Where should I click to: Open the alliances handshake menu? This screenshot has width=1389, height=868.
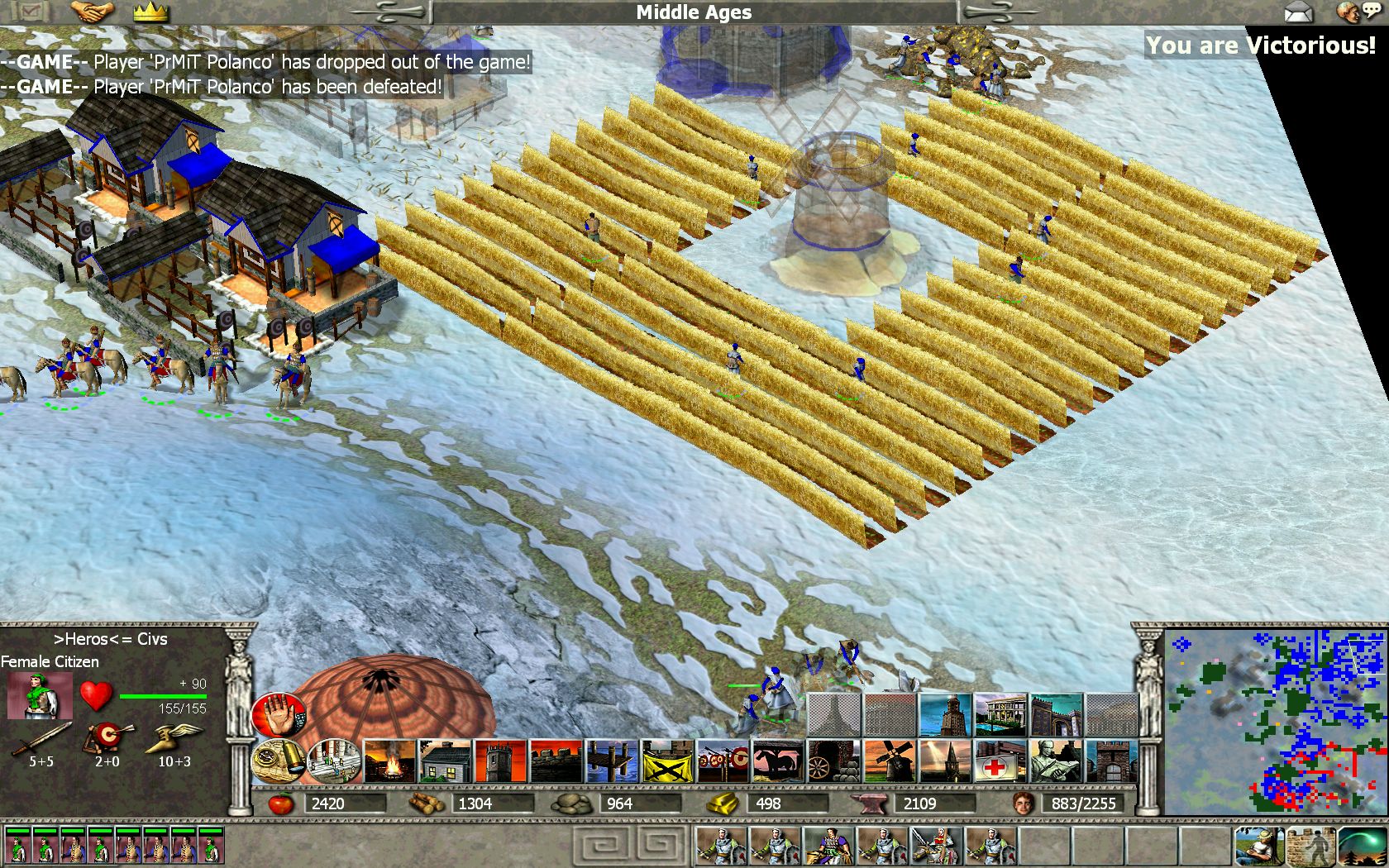[93, 12]
